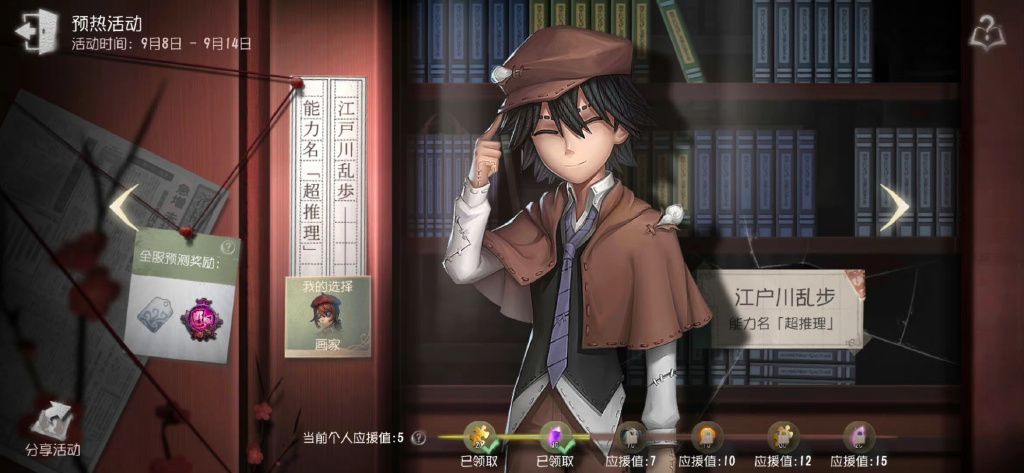Screen dimensions: 1024x473
Task: Open 分享活动 share button
Action: [53, 432]
